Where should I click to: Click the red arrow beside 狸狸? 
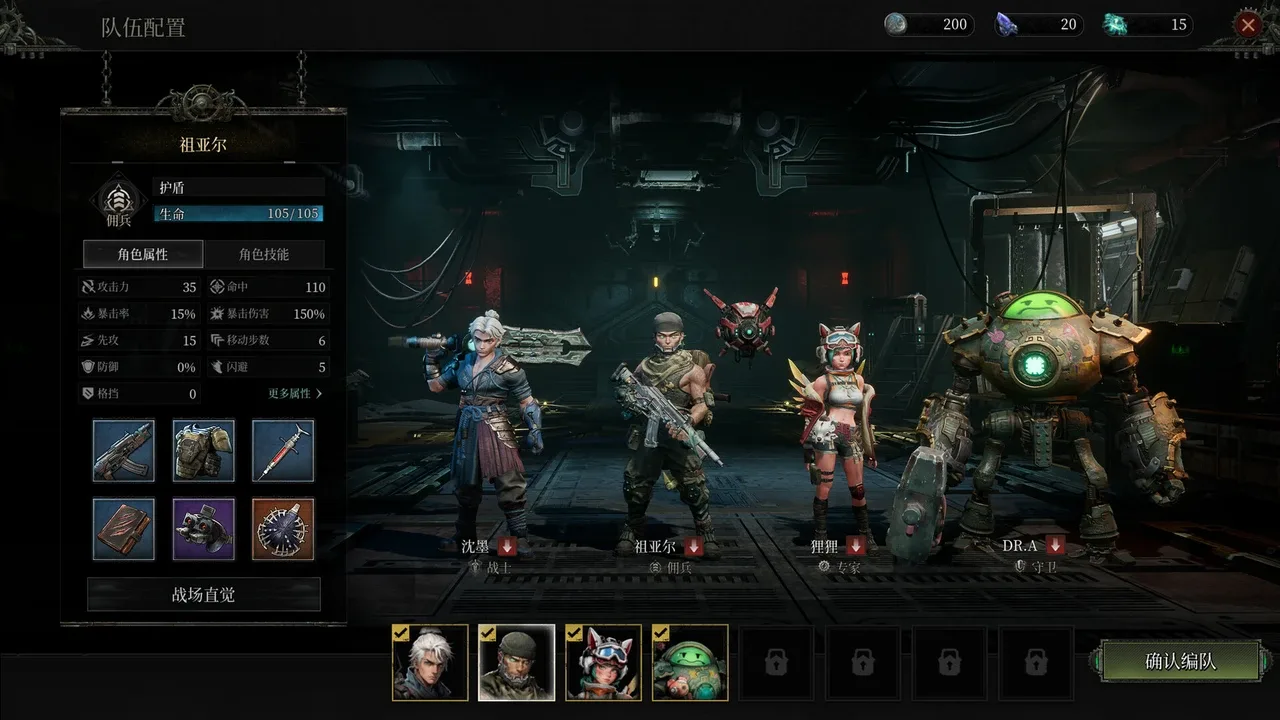855,546
